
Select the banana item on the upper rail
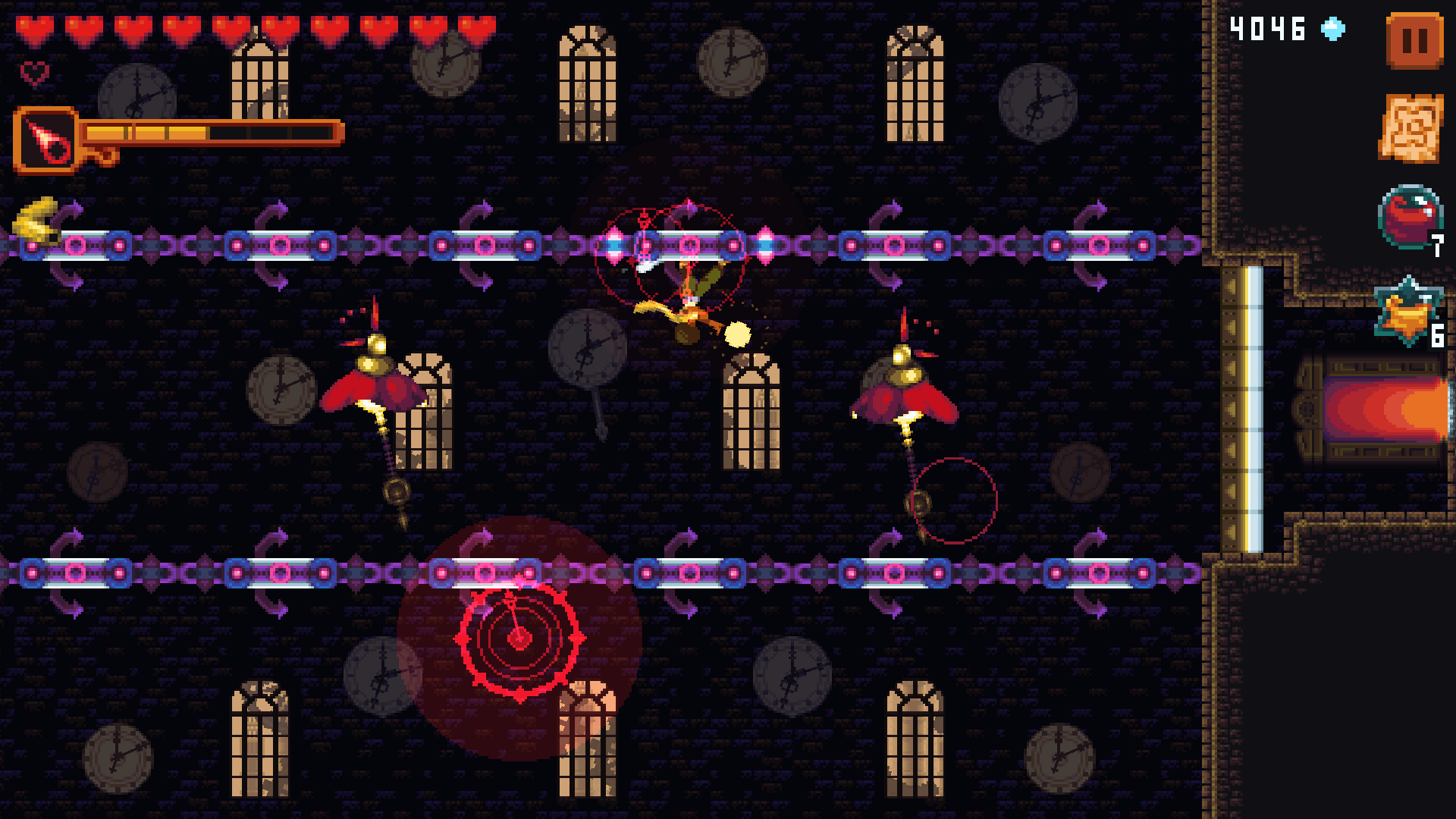(34, 220)
